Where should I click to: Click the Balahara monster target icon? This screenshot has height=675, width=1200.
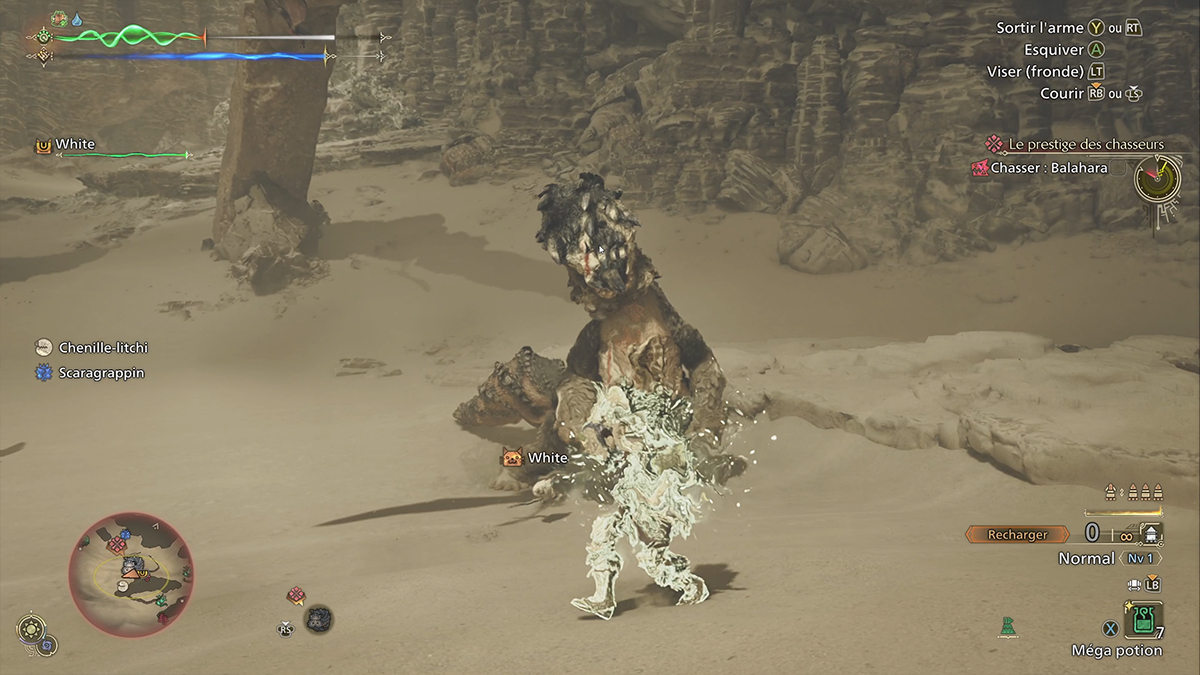319,619
